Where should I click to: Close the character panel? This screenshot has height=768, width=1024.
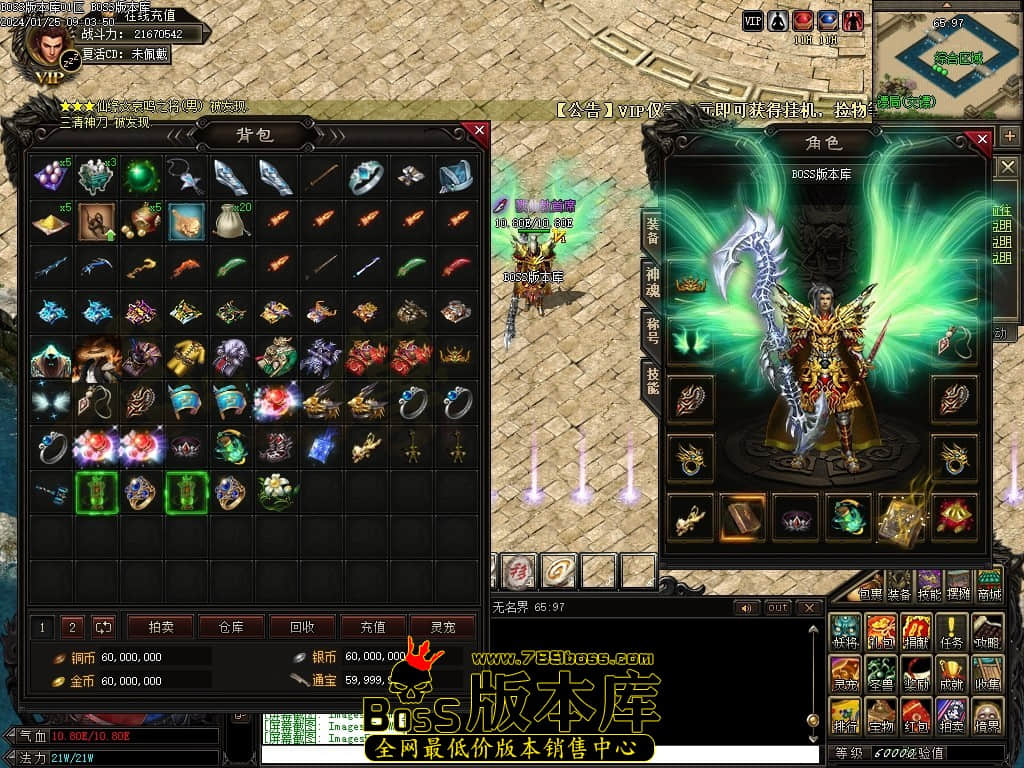tap(982, 139)
